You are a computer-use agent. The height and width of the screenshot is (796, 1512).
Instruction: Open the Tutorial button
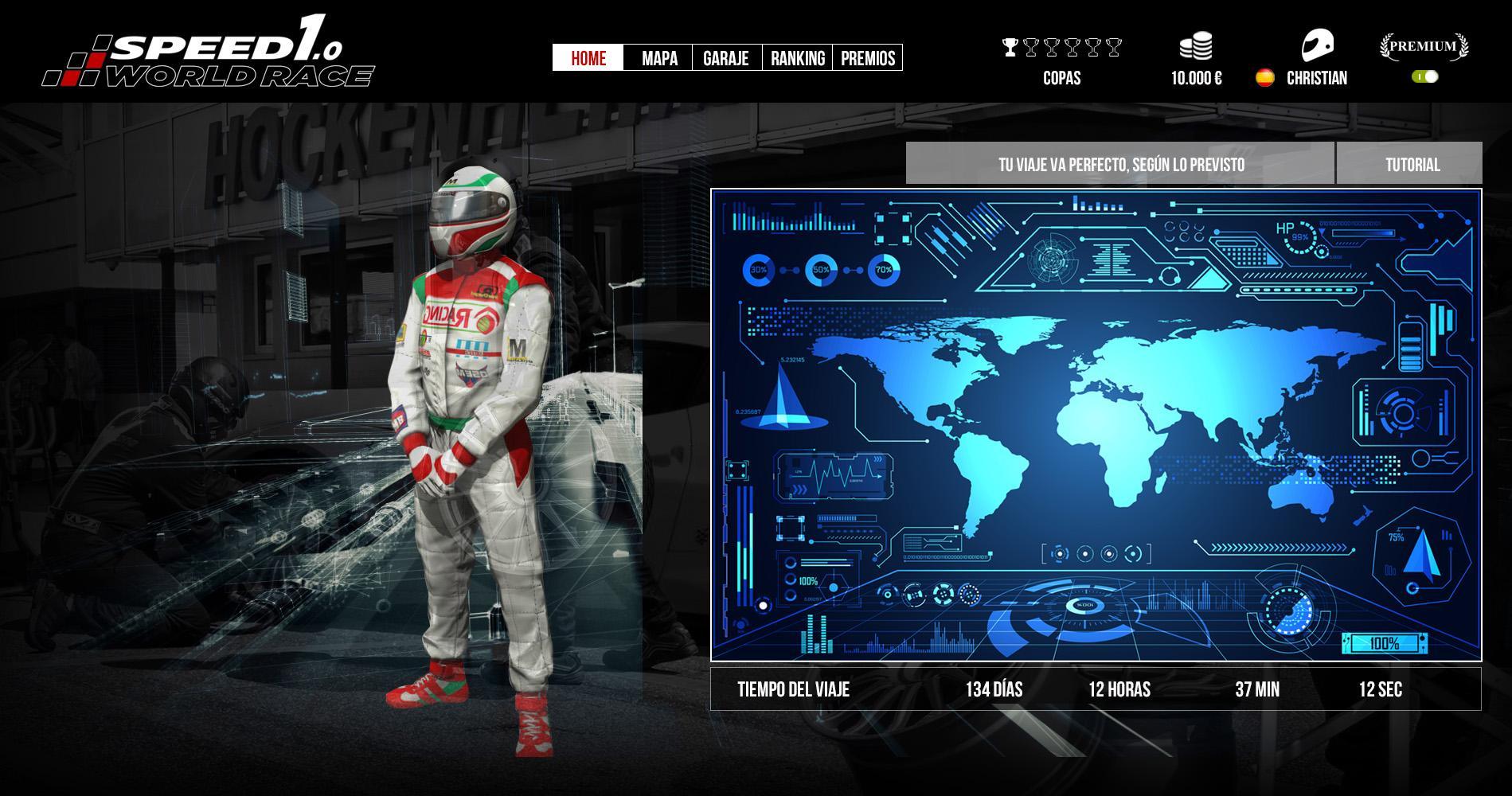(1412, 165)
